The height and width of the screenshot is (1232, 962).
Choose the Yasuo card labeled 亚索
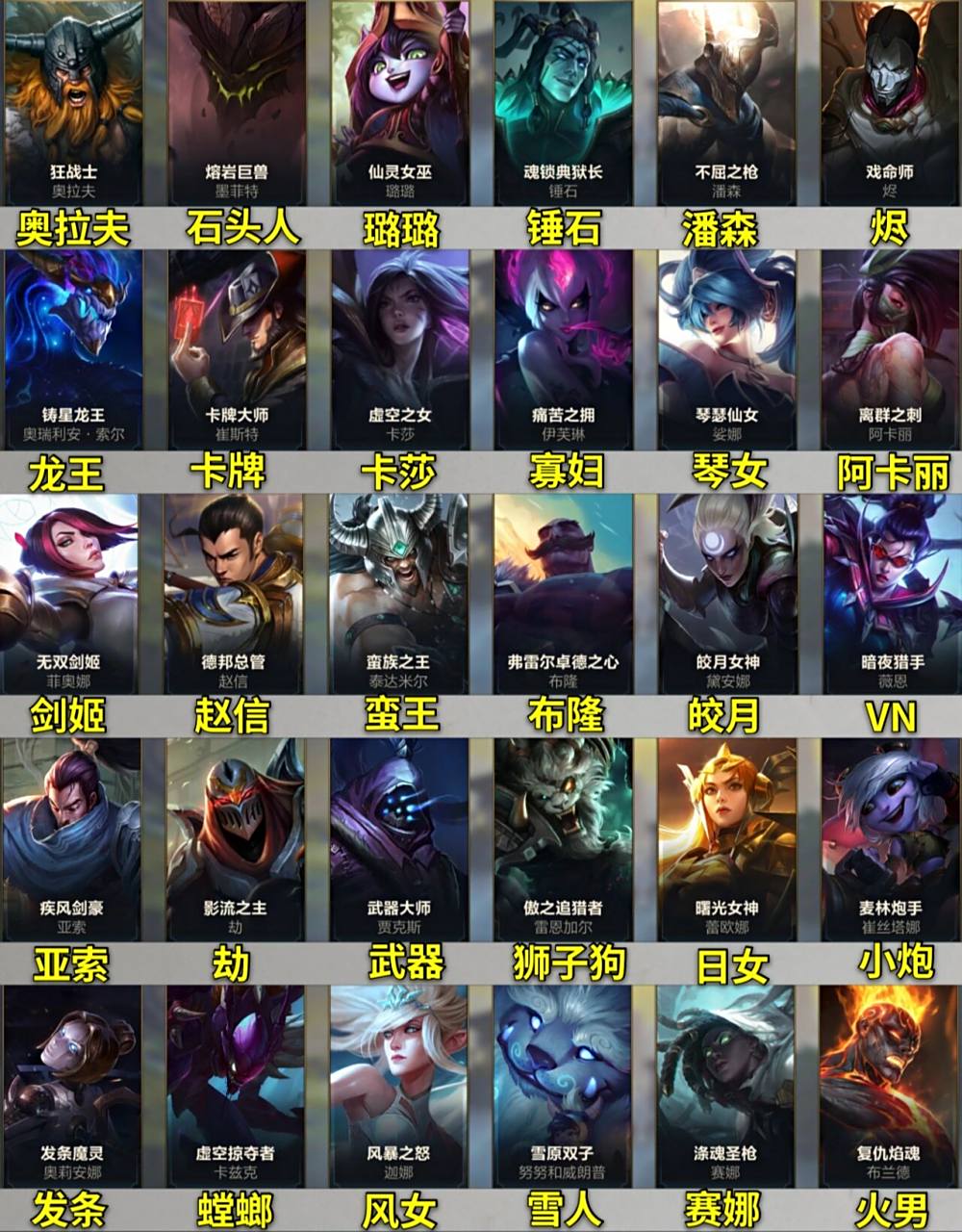[x=71, y=839]
